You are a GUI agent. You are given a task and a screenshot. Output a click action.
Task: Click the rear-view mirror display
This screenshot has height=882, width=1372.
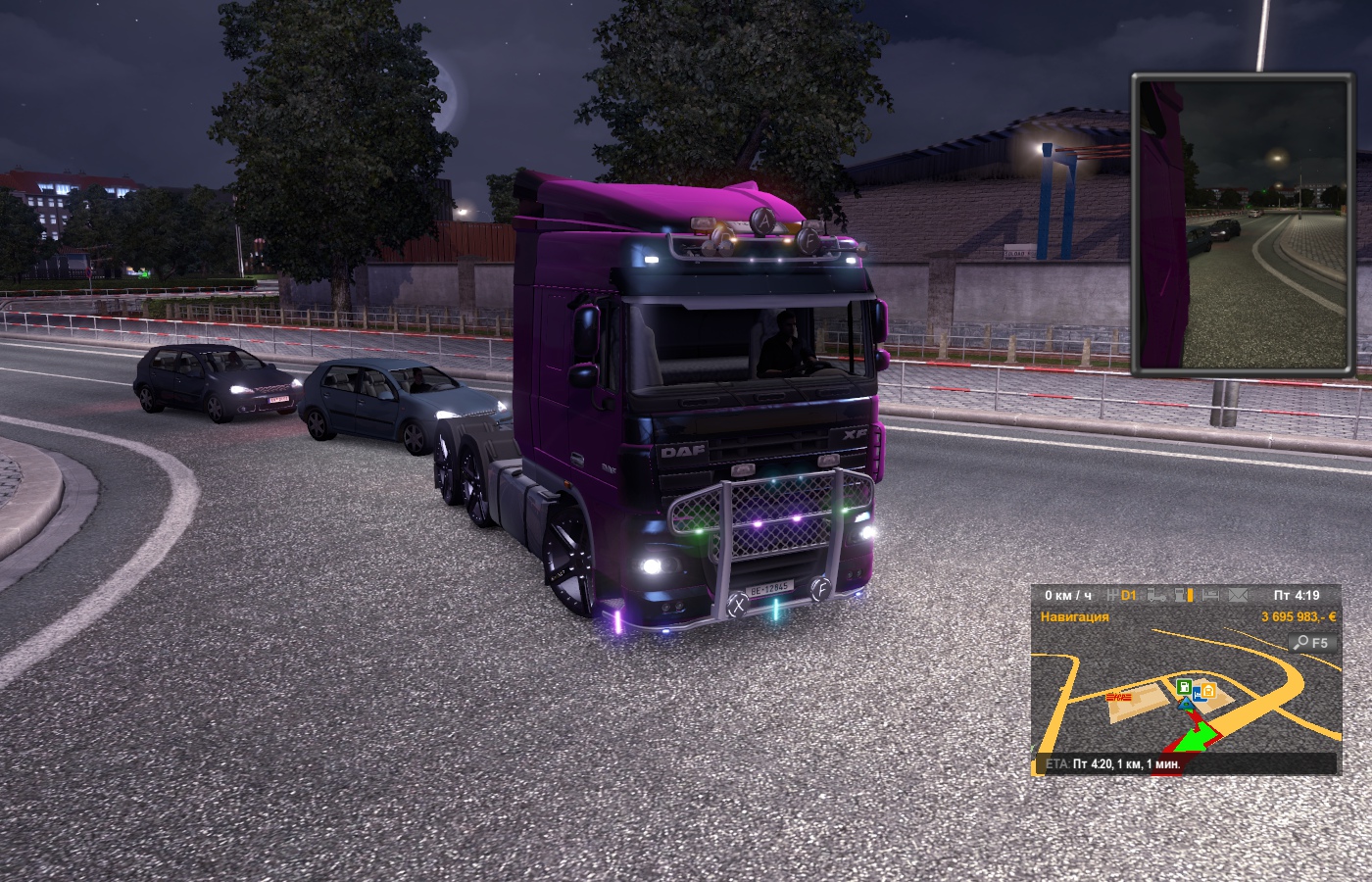pyautogui.click(x=1245, y=225)
